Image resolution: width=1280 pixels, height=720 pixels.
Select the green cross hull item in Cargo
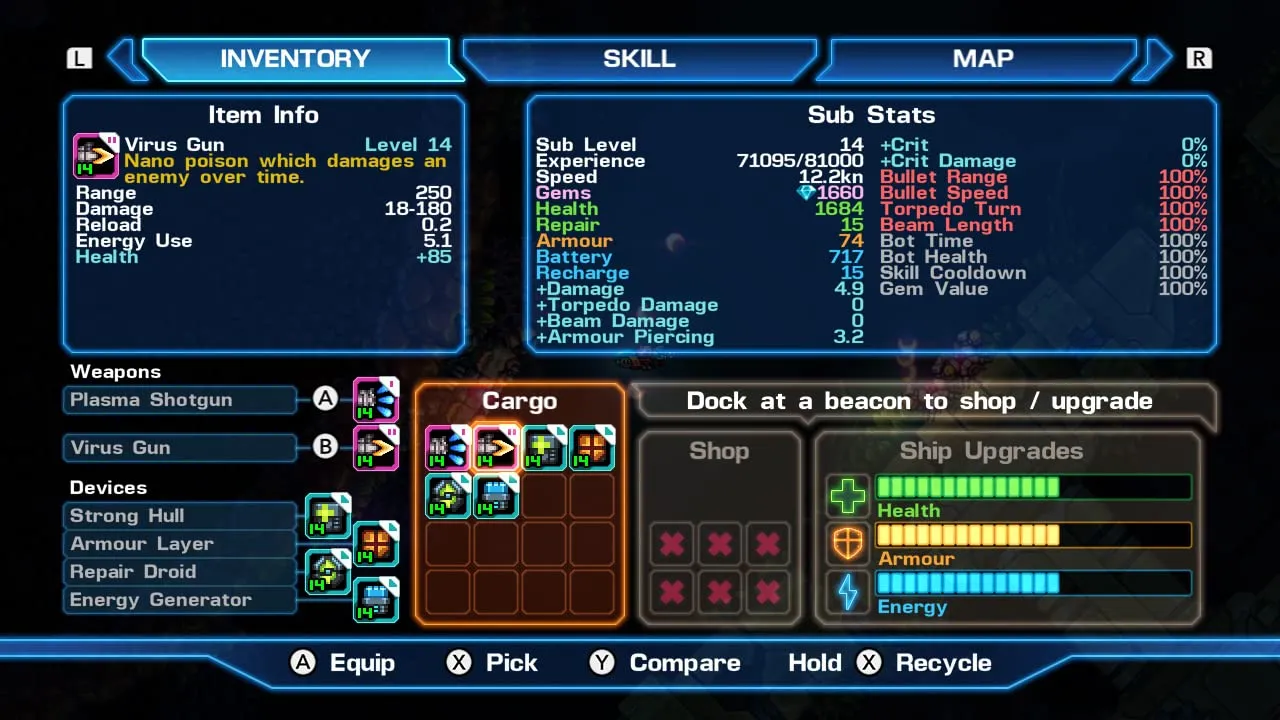point(544,448)
